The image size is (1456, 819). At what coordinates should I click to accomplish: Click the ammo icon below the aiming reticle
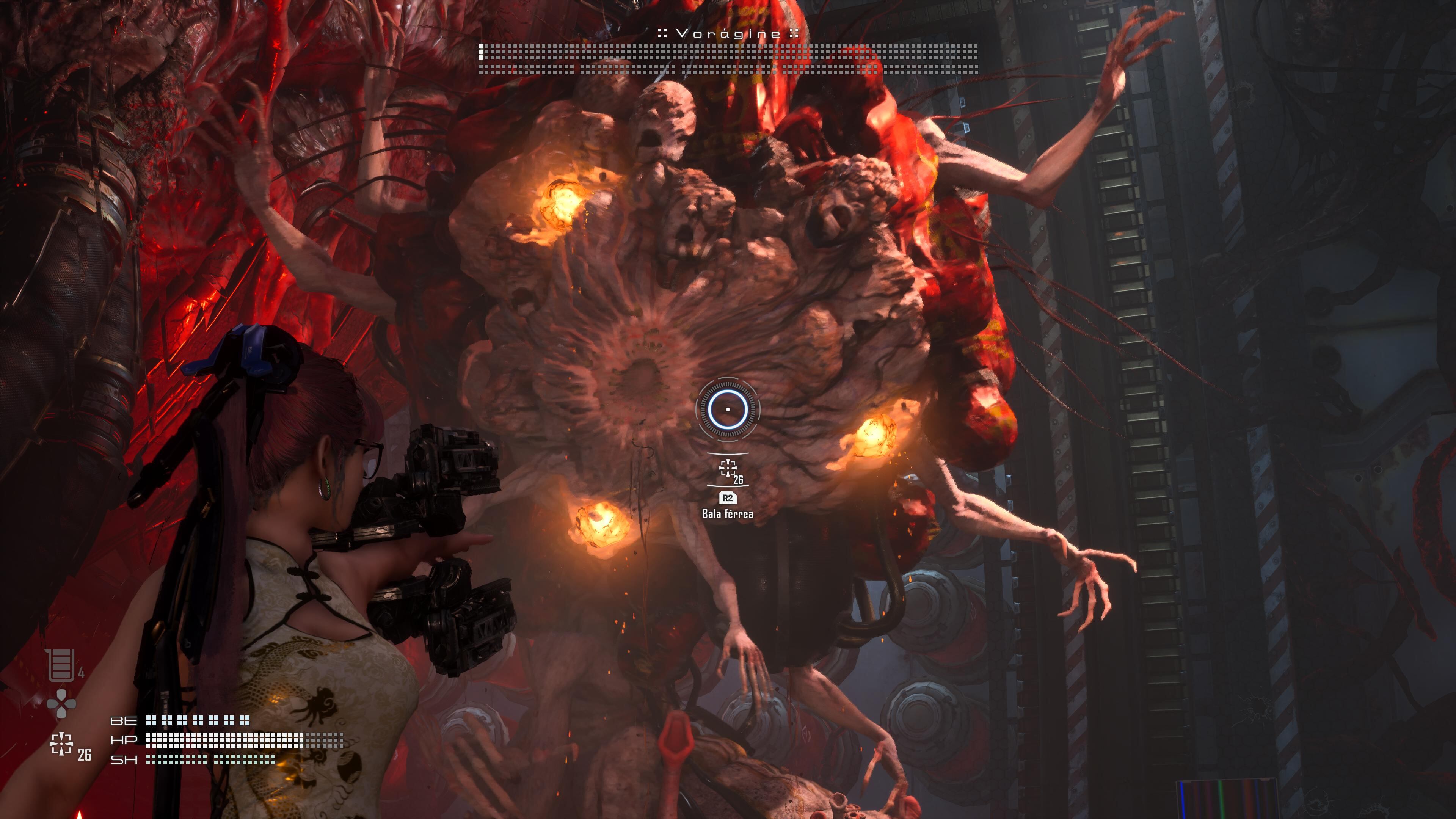(x=728, y=468)
